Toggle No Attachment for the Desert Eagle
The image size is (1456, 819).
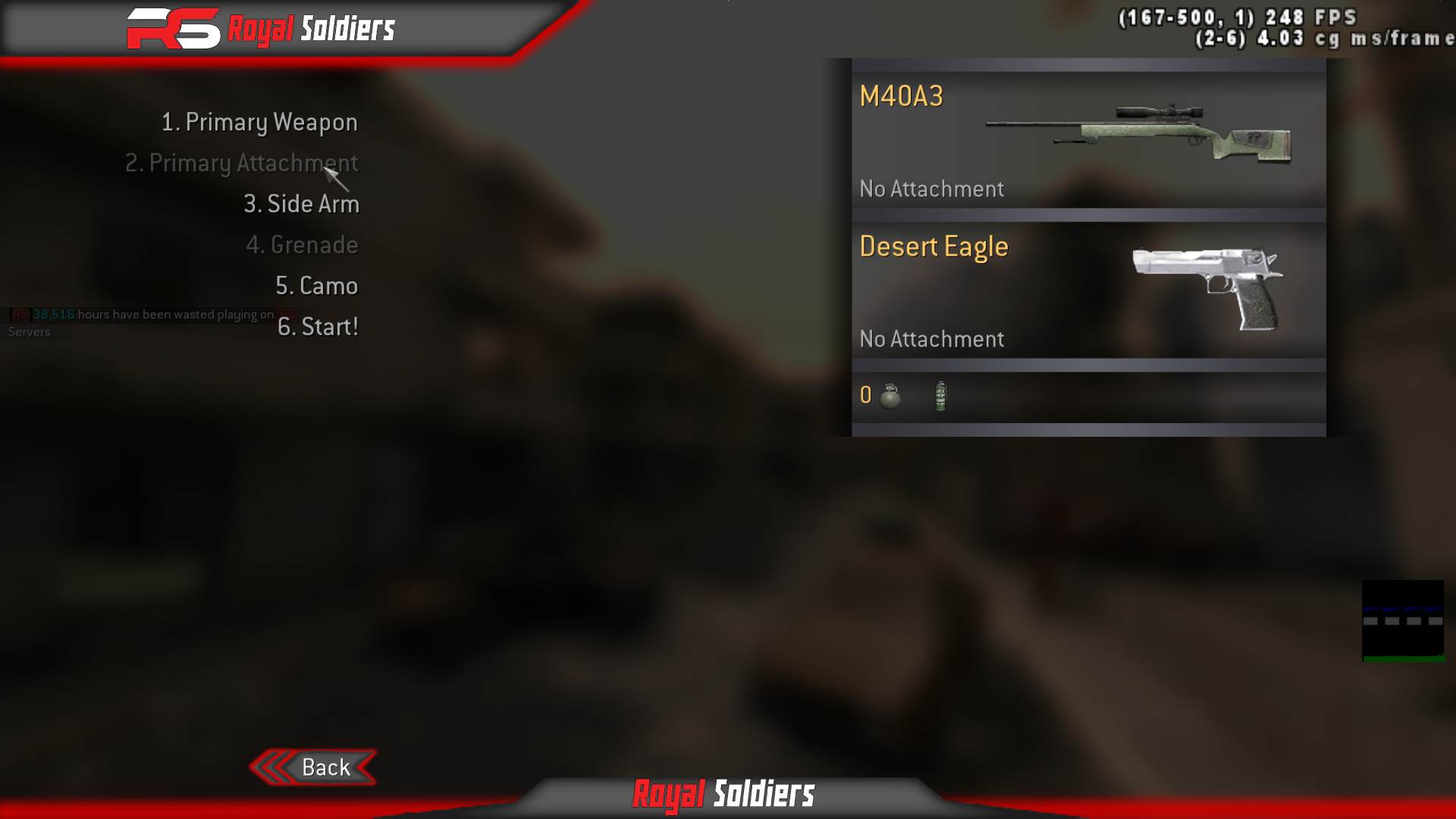coord(932,339)
